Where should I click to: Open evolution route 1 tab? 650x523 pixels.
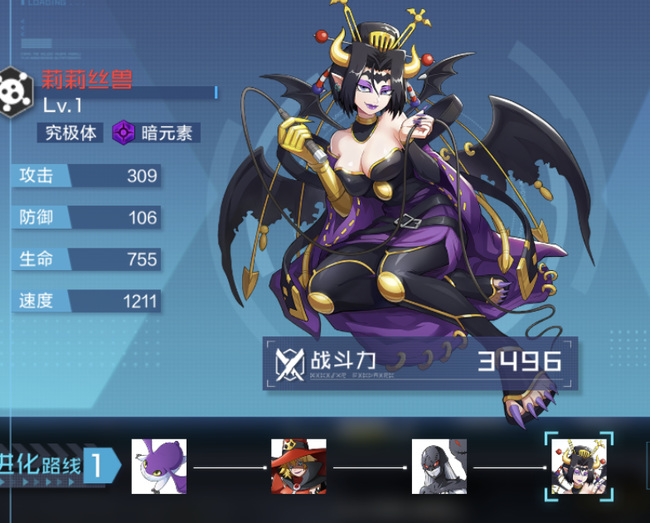(x=60, y=466)
